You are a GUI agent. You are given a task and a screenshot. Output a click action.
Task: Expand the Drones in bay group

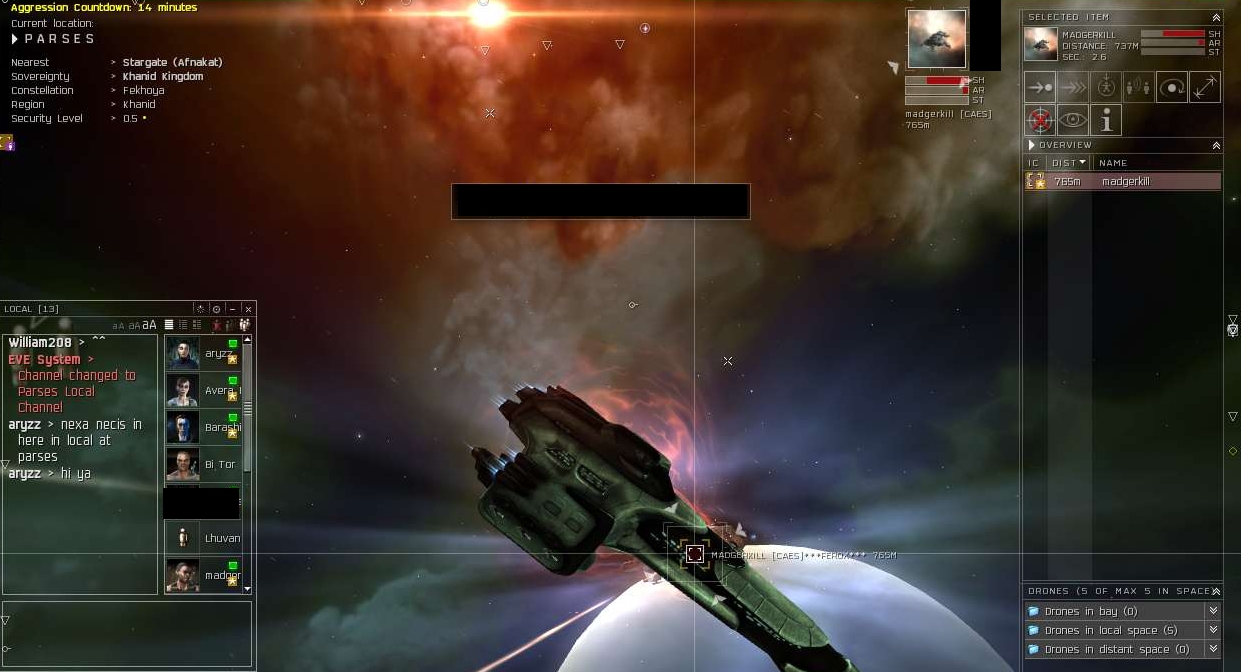click(1213, 611)
